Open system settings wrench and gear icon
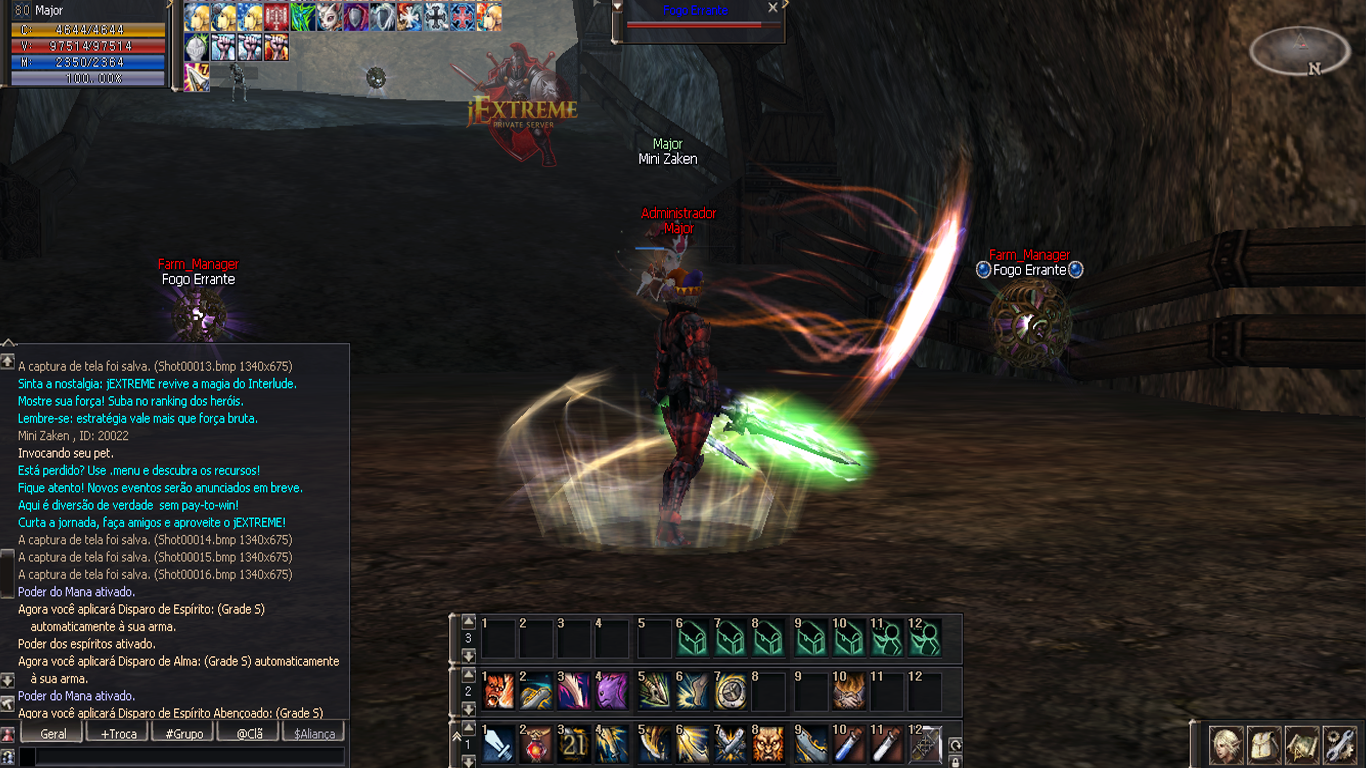The width and height of the screenshot is (1366, 768). (1339, 745)
